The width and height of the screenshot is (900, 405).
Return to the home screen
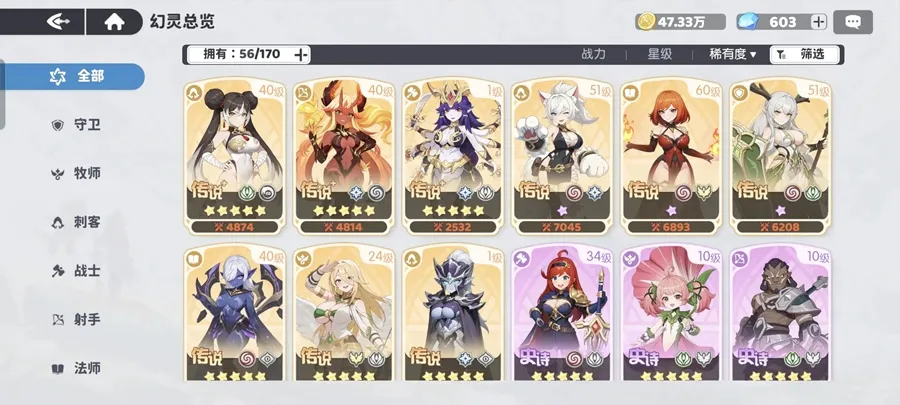(x=115, y=21)
